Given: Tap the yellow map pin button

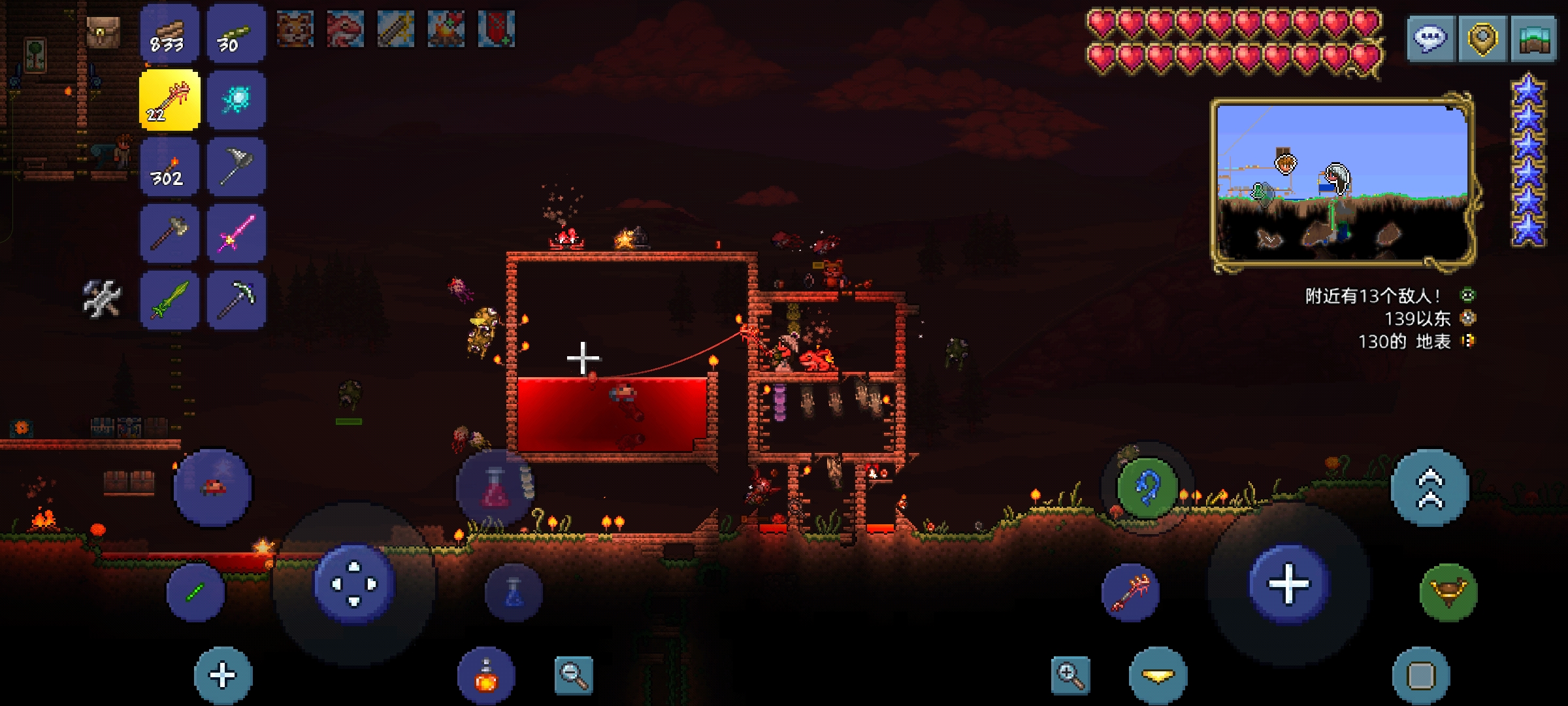Looking at the screenshot, I should click(1482, 39).
